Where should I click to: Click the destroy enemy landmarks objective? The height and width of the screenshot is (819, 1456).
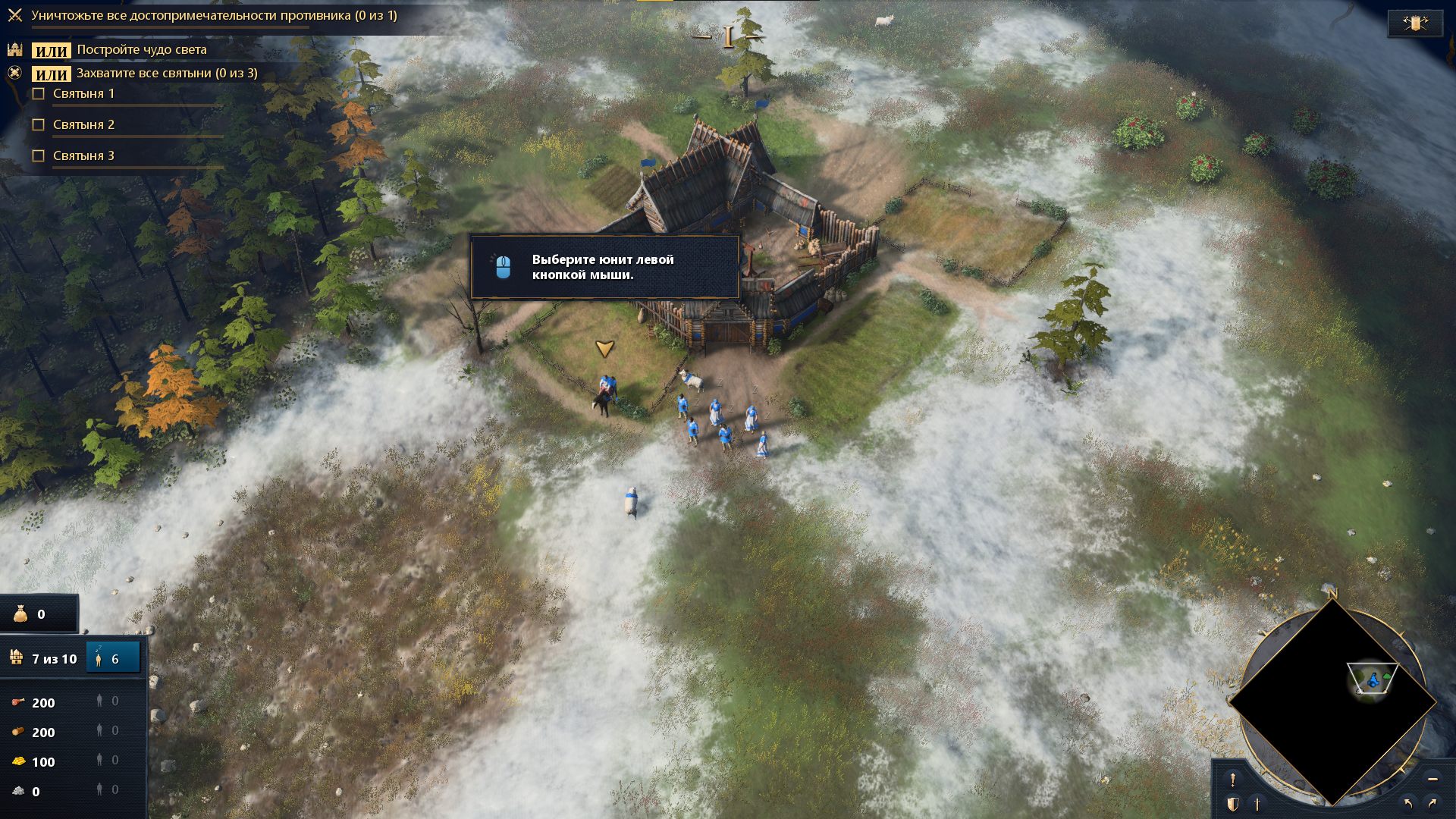(214, 16)
